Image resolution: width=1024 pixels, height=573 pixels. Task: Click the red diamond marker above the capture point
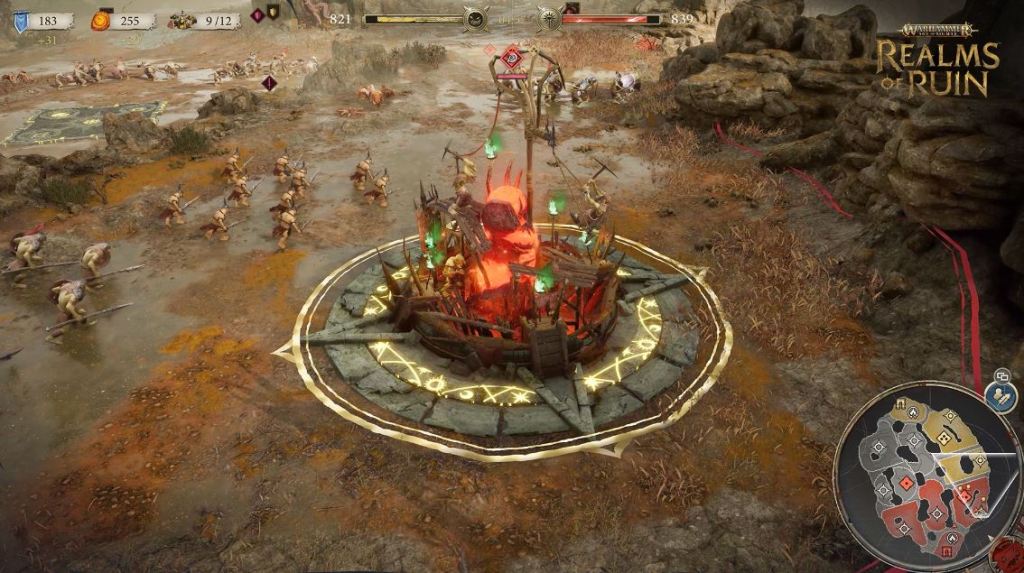[512, 55]
